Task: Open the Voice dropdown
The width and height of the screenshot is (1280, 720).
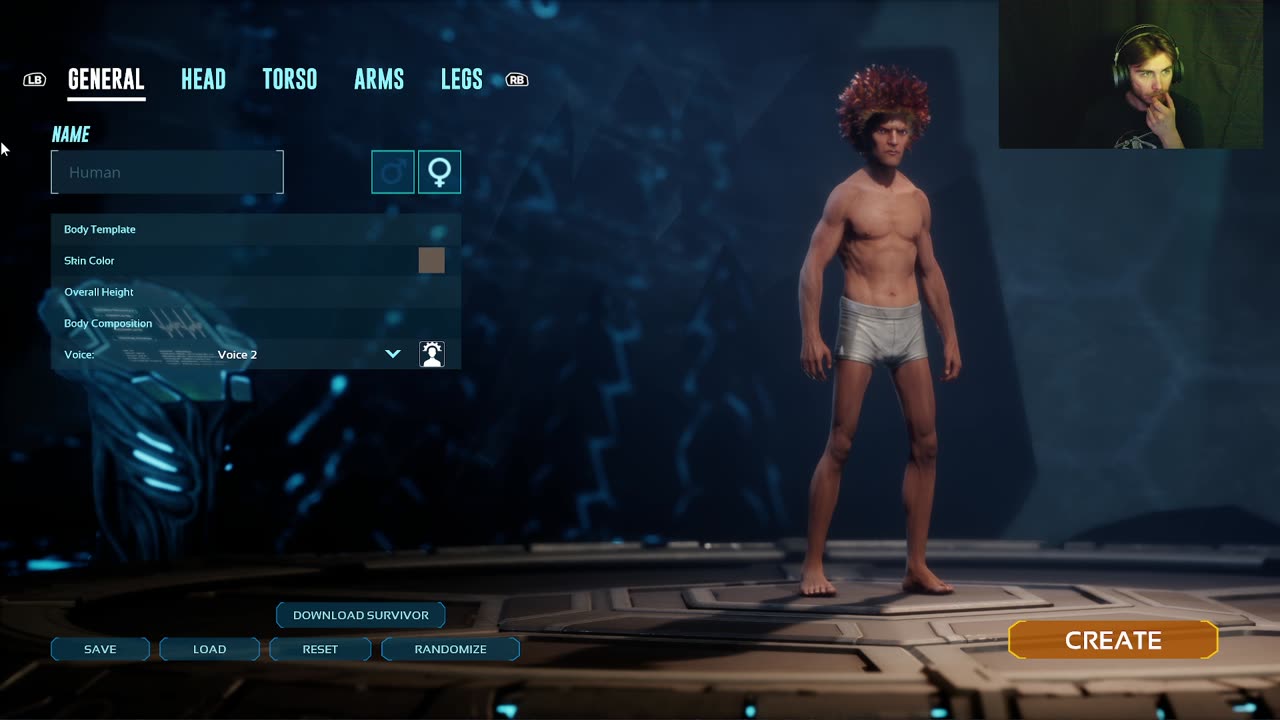Action: pyautogui.click(x=392, y=354)
